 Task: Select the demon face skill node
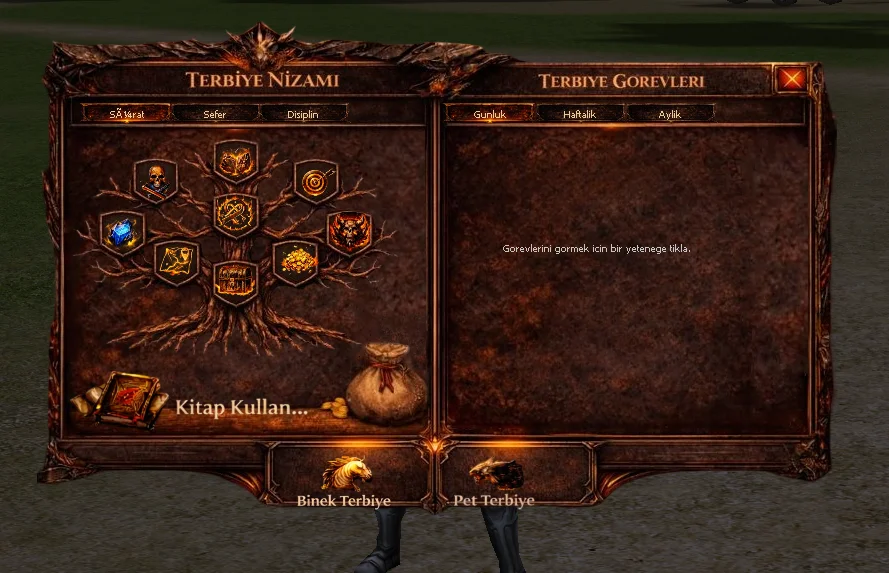(349, 233)
